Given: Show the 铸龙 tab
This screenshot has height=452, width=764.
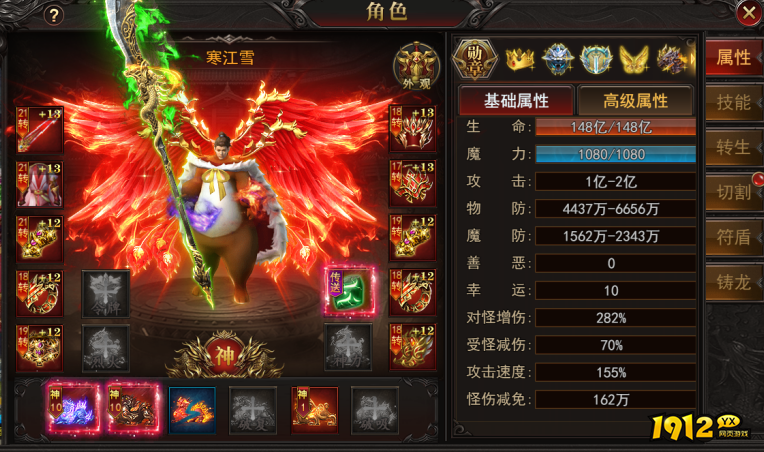Looking at the screenshot, I should click(733, 282).
